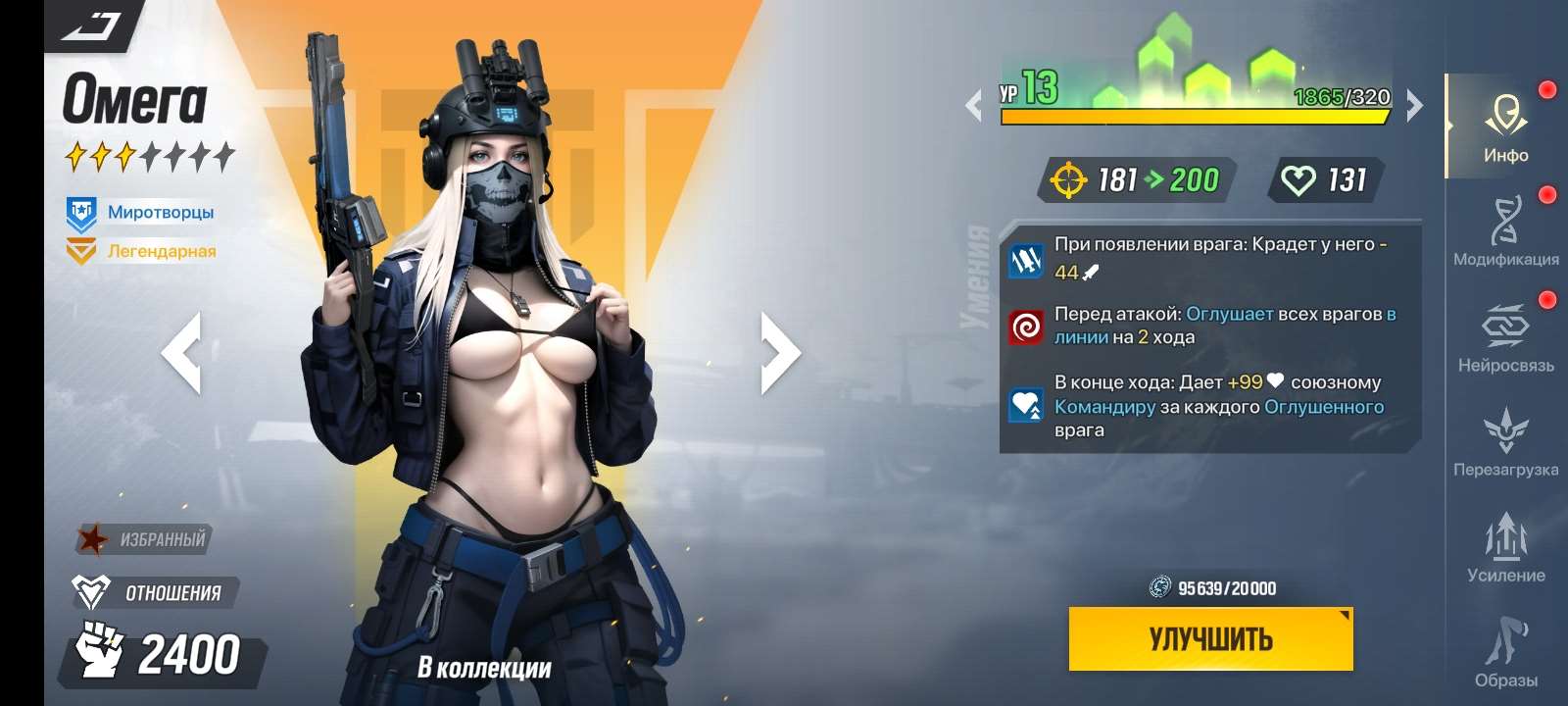Open the Отношения screen
This screenshot has width=1568, height=706.
tap(157, 590)
